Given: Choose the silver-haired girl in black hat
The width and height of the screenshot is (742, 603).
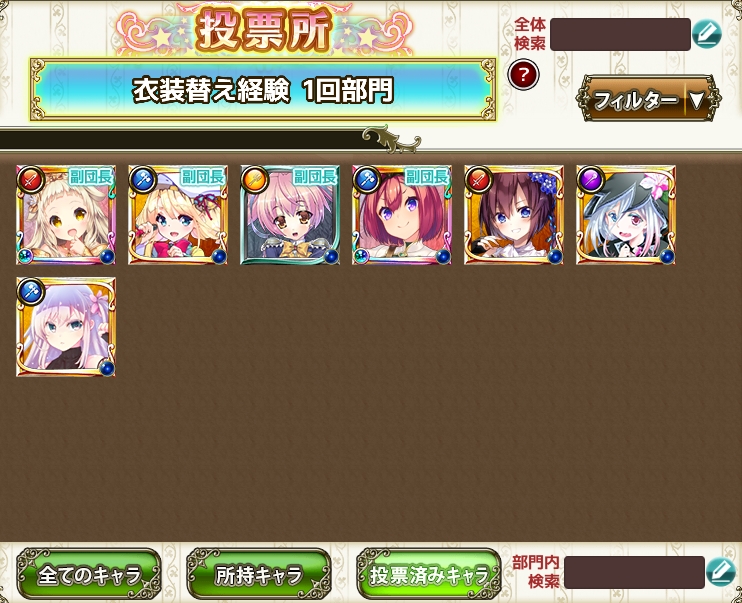Looking at the screenshot, I should [x=626, y=215].
